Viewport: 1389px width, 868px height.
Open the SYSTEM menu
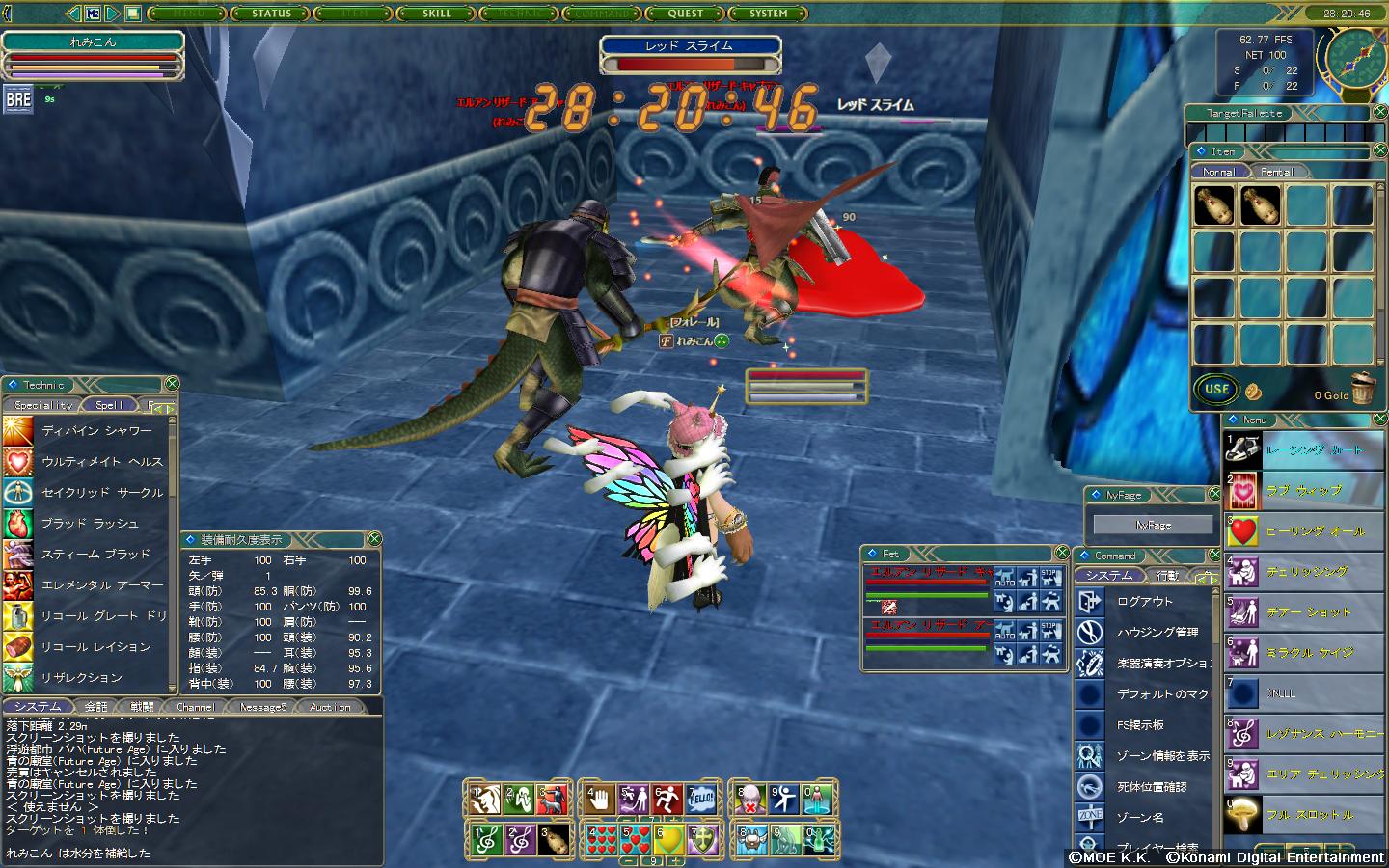point(769,14)
